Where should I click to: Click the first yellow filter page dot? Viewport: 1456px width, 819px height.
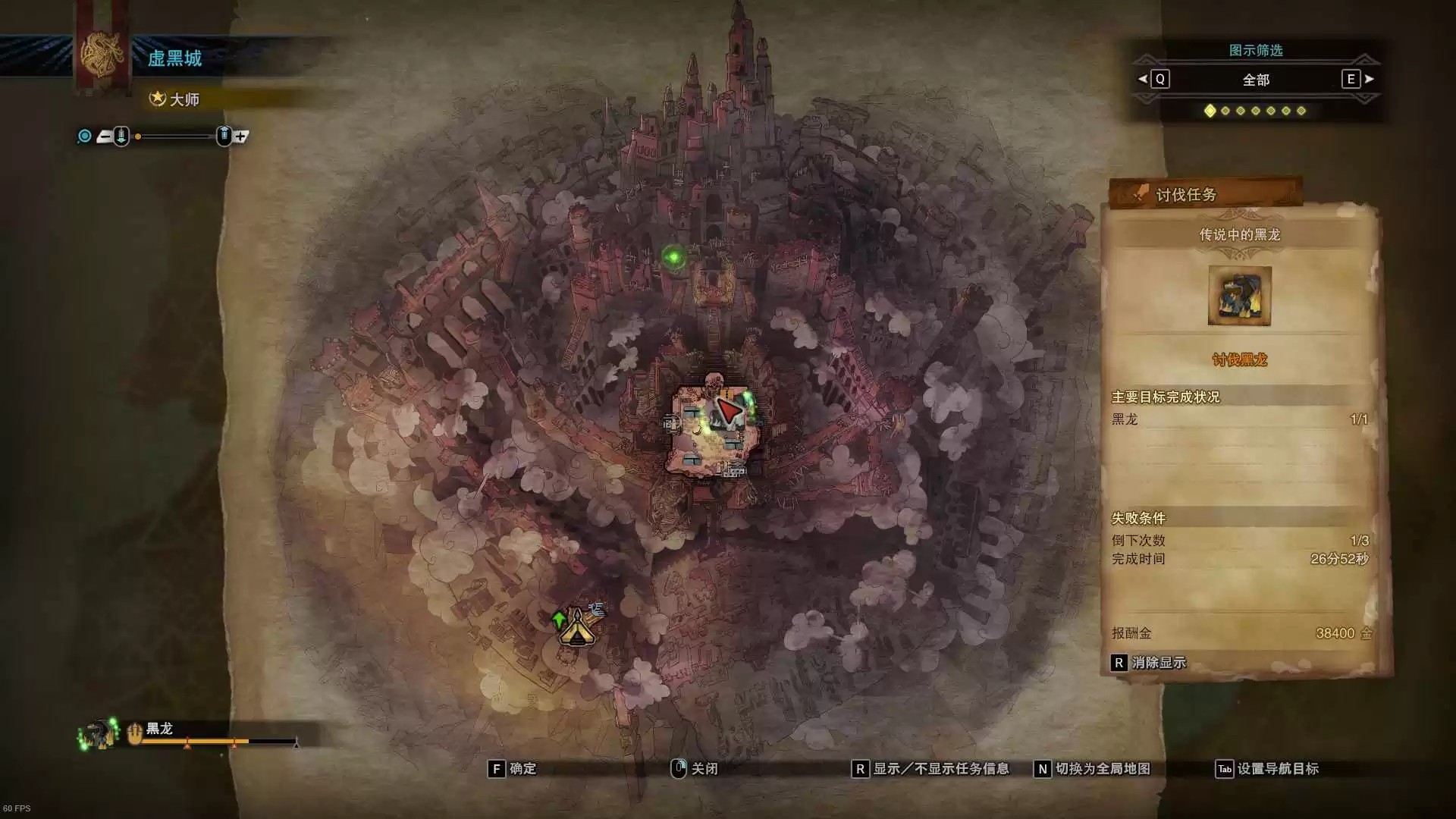pos(1210,111)
